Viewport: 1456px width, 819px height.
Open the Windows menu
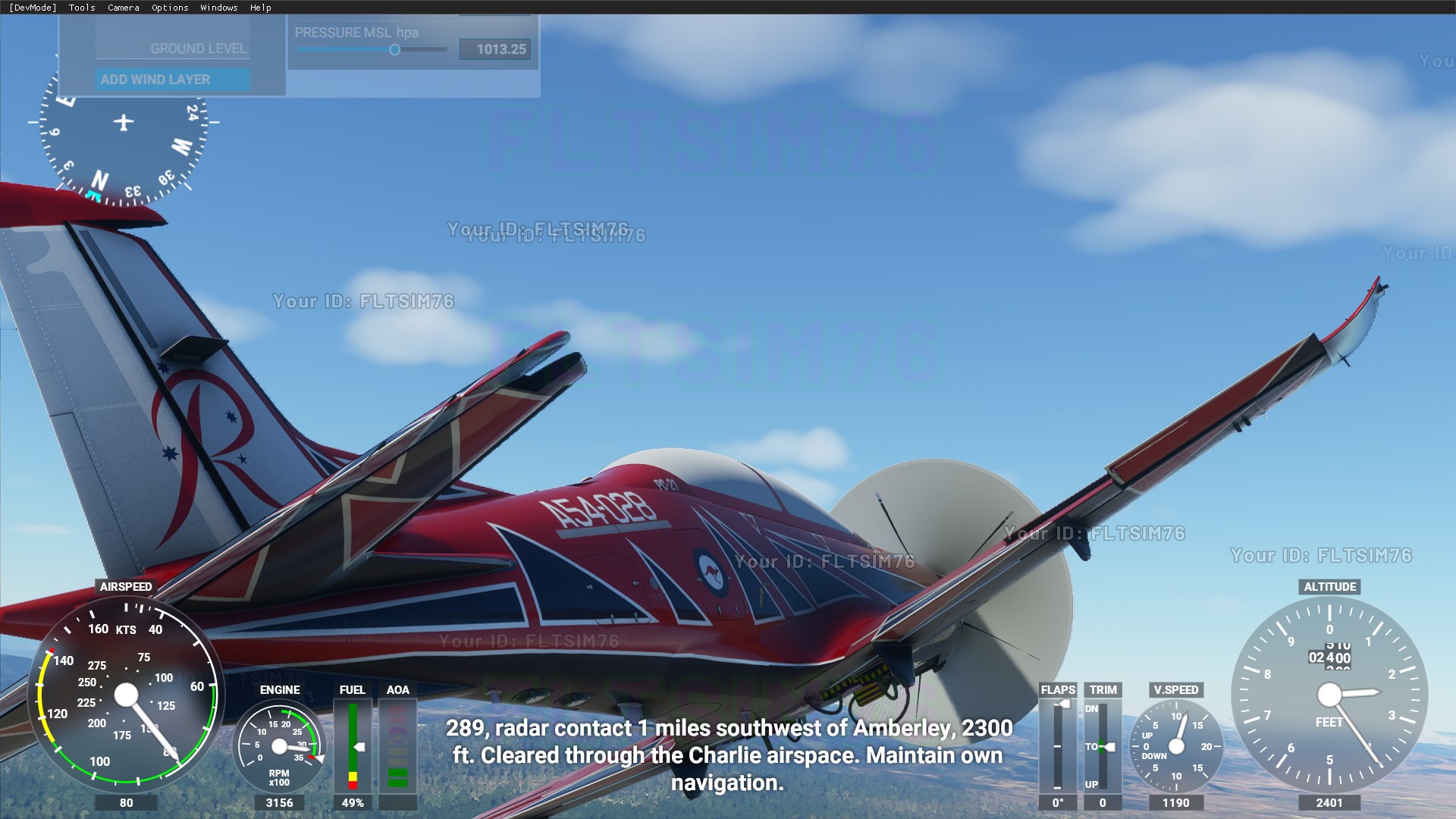(x=218, y=8)
